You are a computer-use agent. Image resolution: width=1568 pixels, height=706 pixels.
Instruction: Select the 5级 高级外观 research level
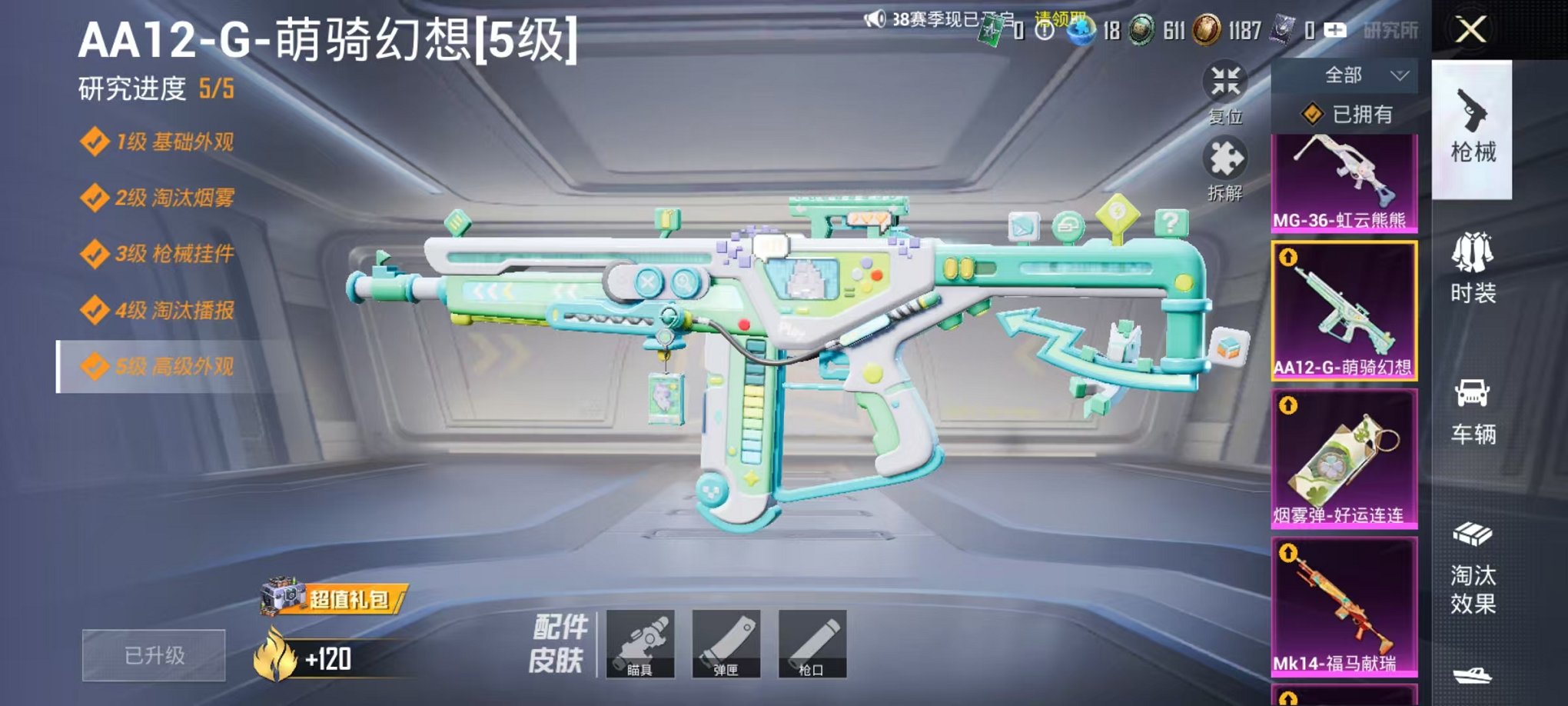pyautogui.click(x=161, y=366)
